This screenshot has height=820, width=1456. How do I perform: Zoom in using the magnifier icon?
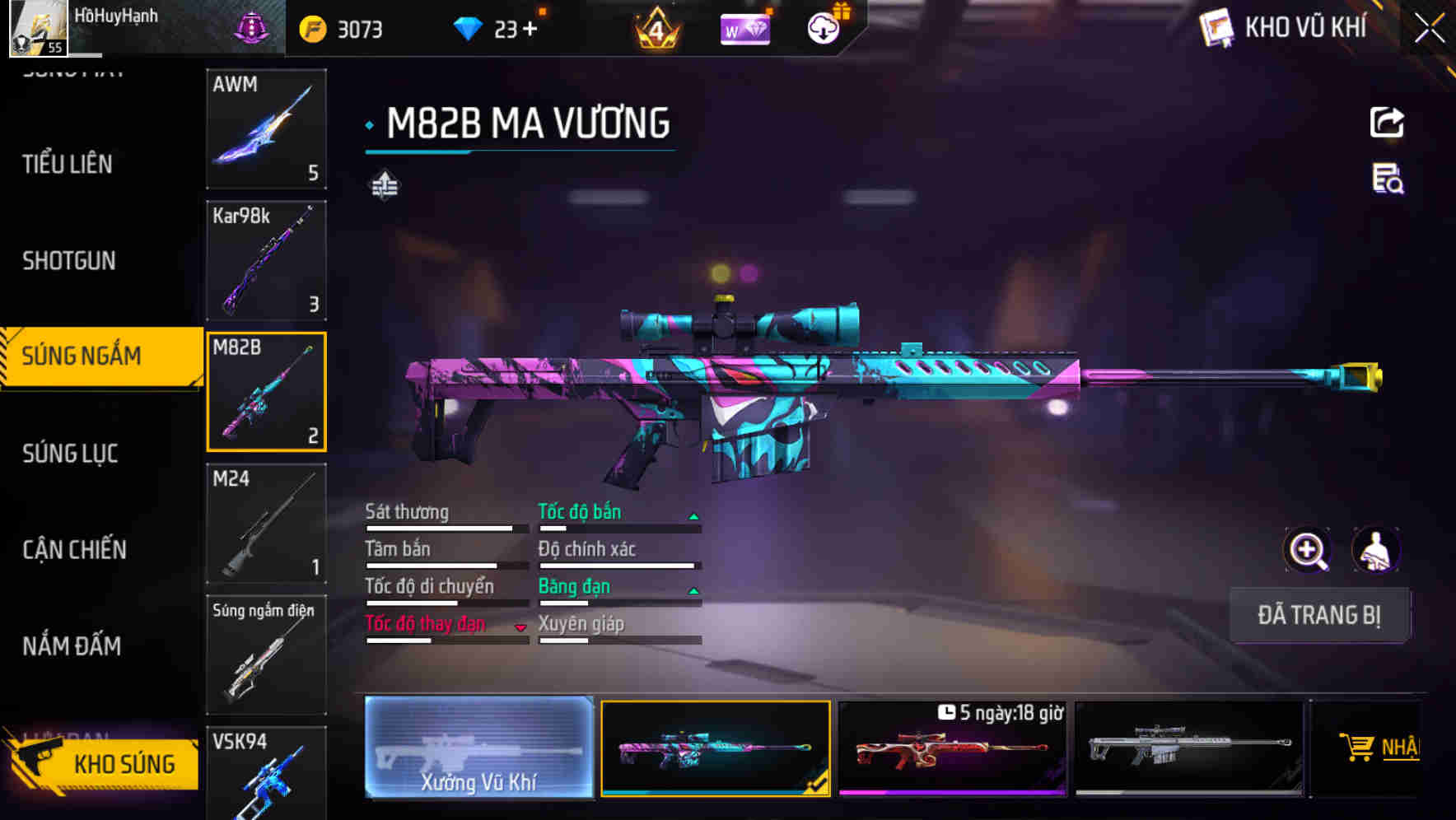tap(1309, 550)
